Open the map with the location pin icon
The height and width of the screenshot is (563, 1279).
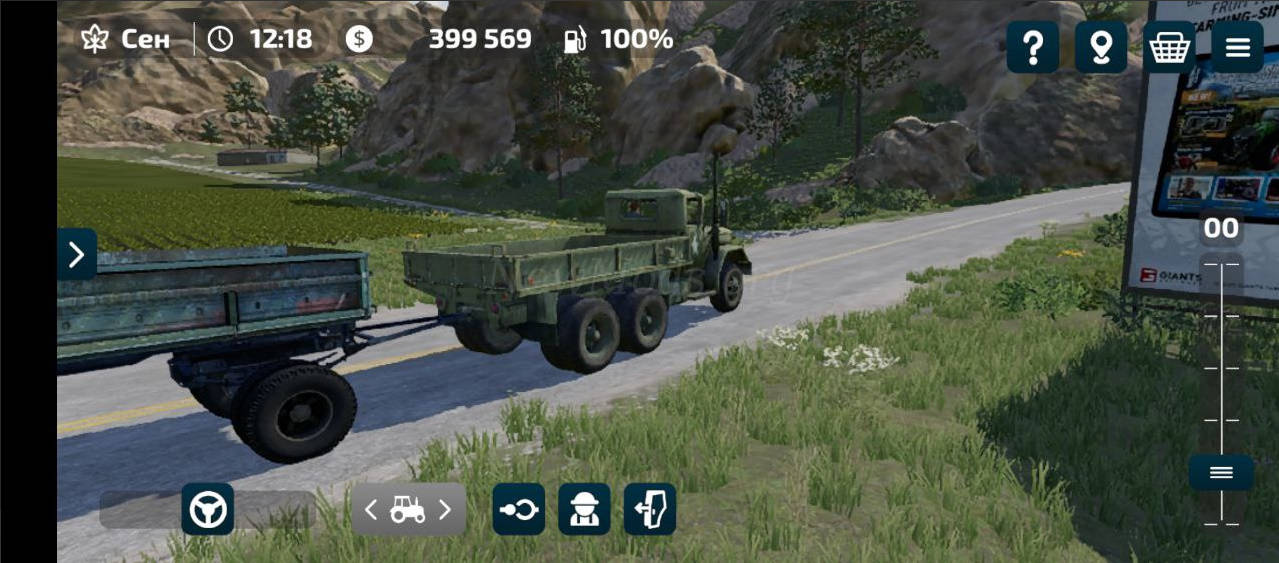pyautogui.click(x=1101, y=47)
